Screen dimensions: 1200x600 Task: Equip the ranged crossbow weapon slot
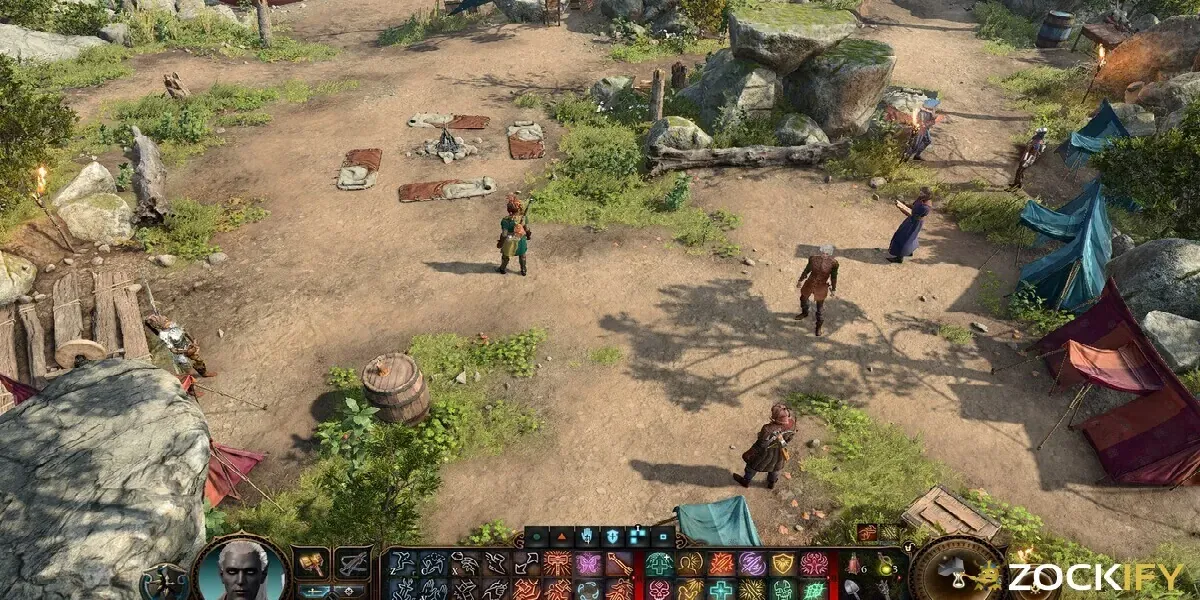point(352,564)
